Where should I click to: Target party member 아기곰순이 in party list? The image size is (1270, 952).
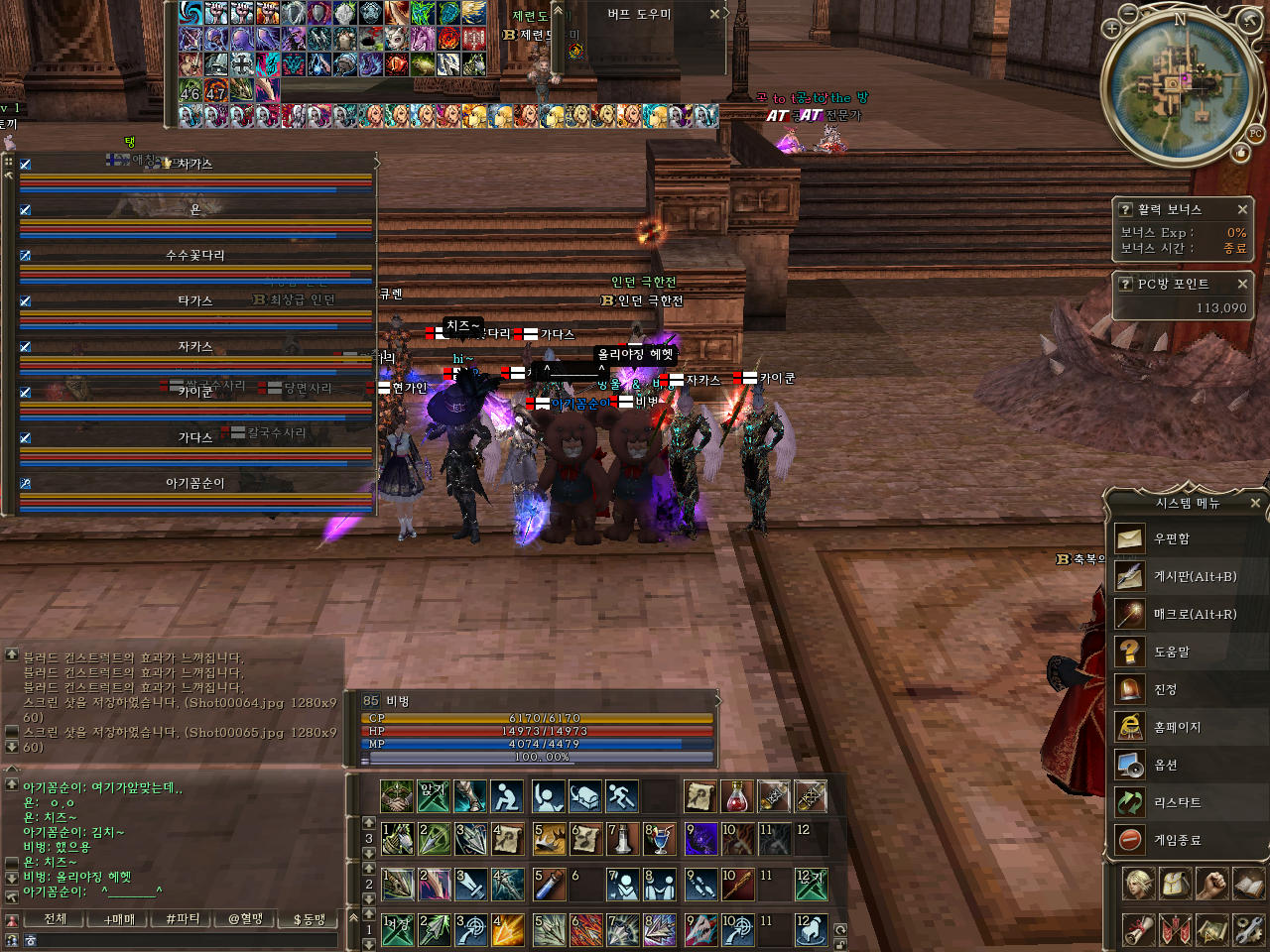pos(195,483)
